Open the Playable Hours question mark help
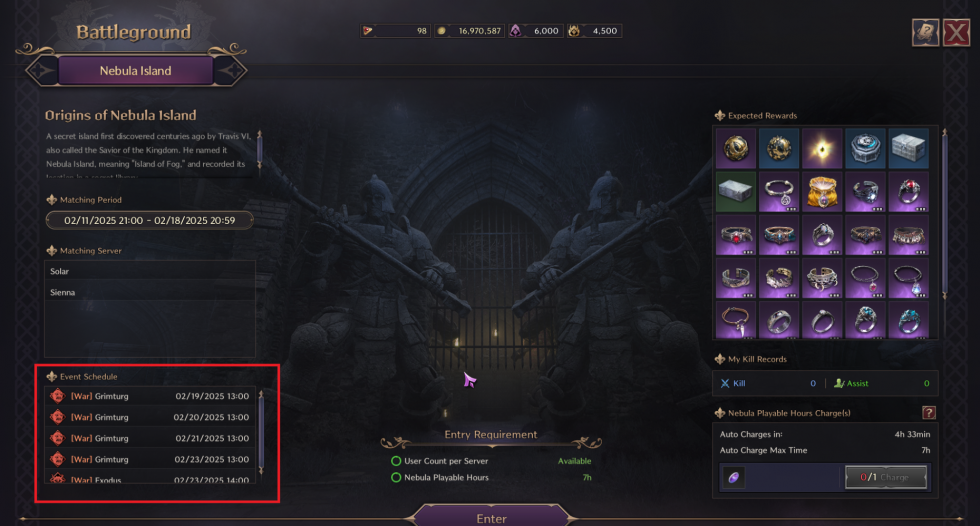This screenshot has width=980, height=526. (928, 412)
